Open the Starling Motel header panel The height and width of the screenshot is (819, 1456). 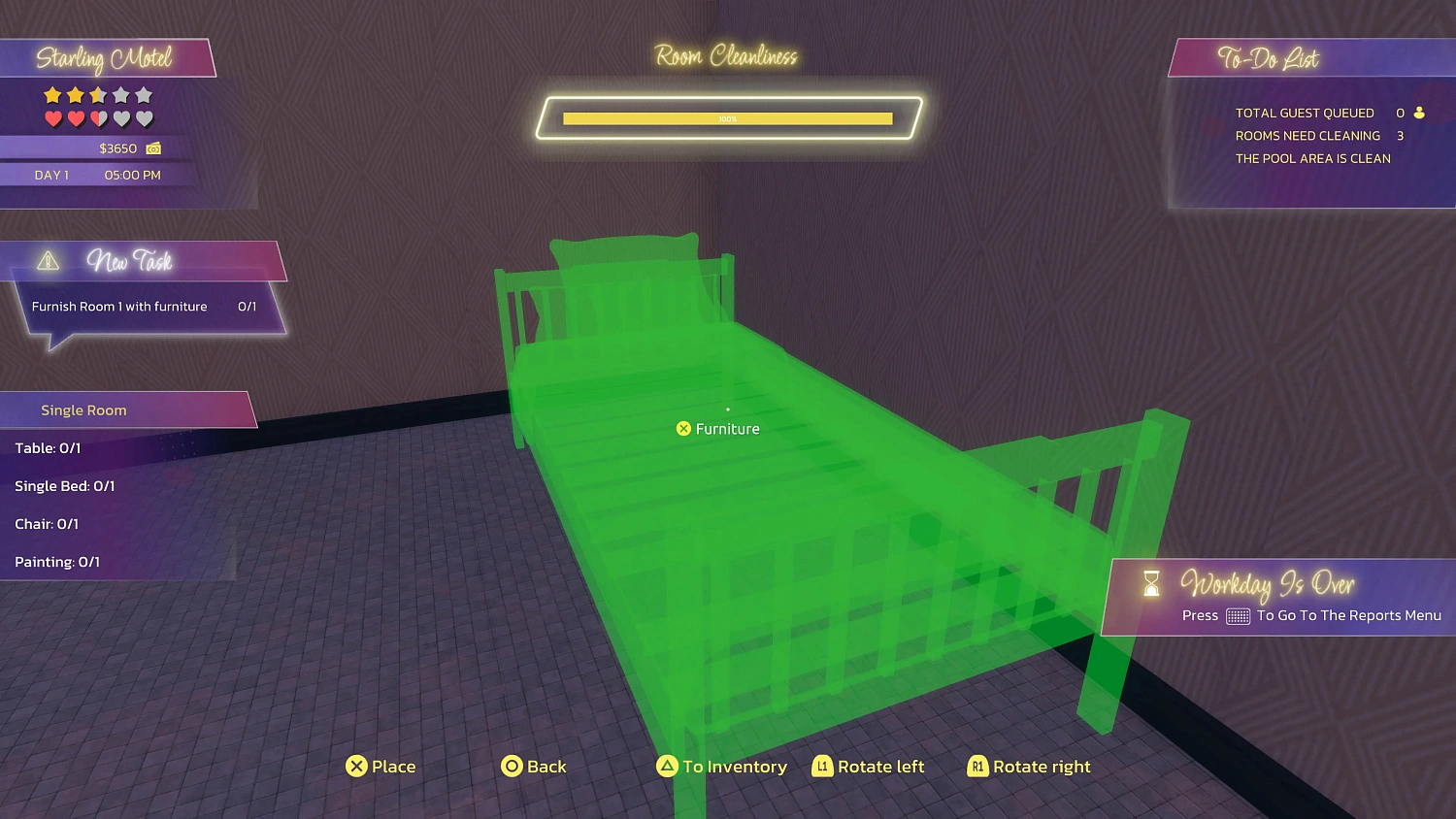104,58
